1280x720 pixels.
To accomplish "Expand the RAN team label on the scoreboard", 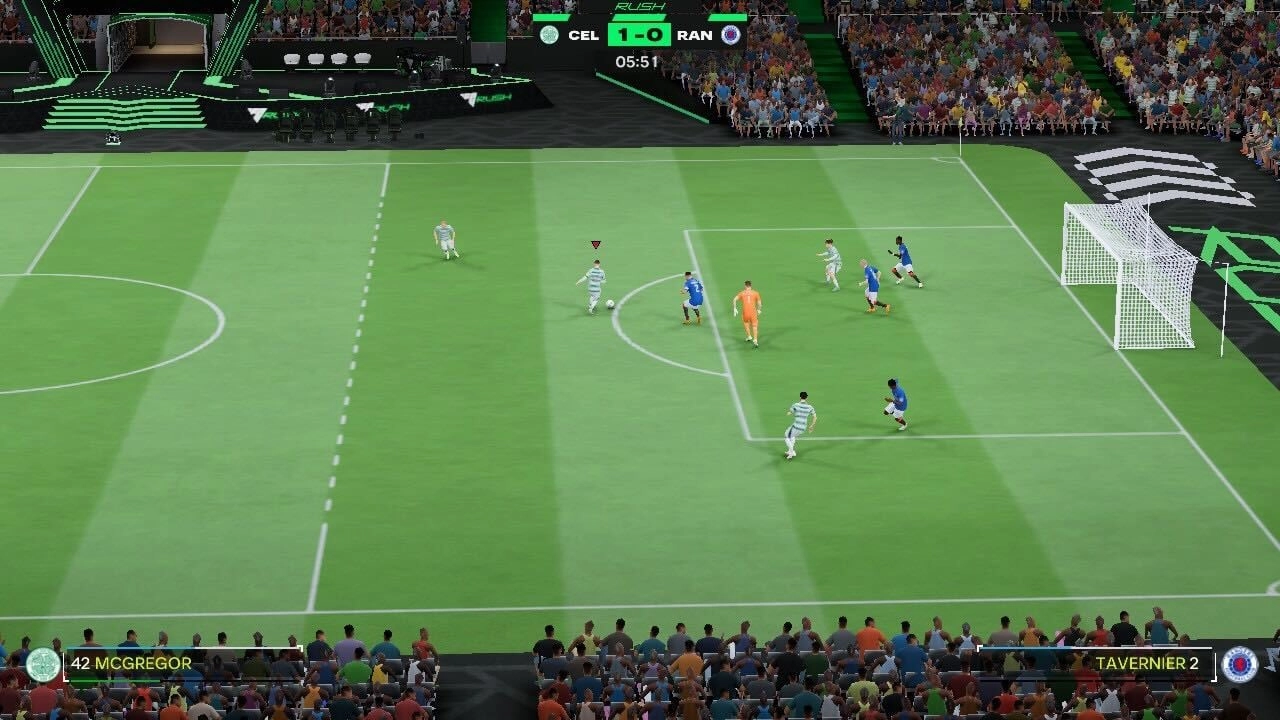I will (x=697, y=33).
